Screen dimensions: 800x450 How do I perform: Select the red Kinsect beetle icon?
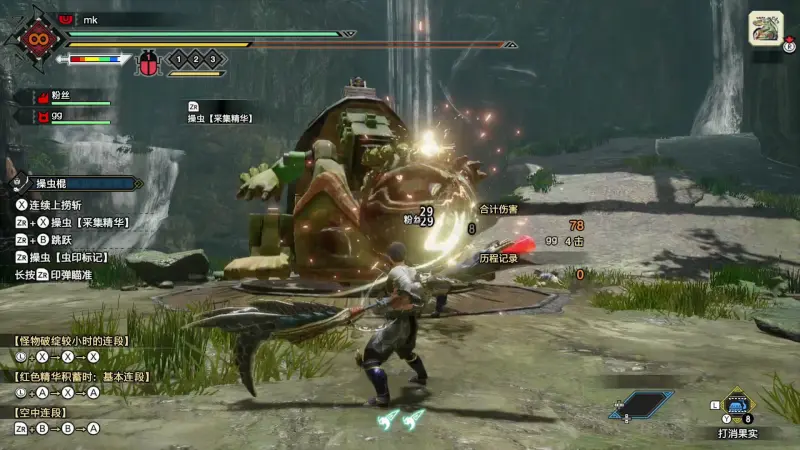point(147,60)
